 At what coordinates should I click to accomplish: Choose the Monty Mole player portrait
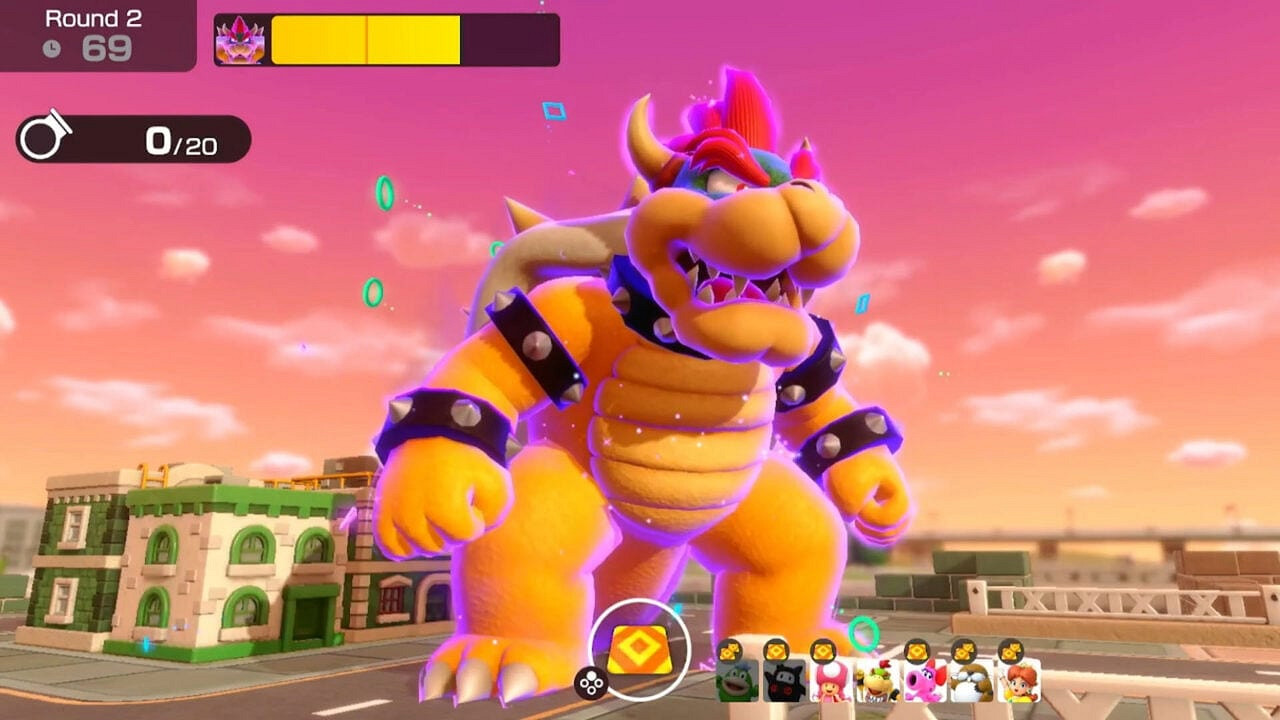970,680
